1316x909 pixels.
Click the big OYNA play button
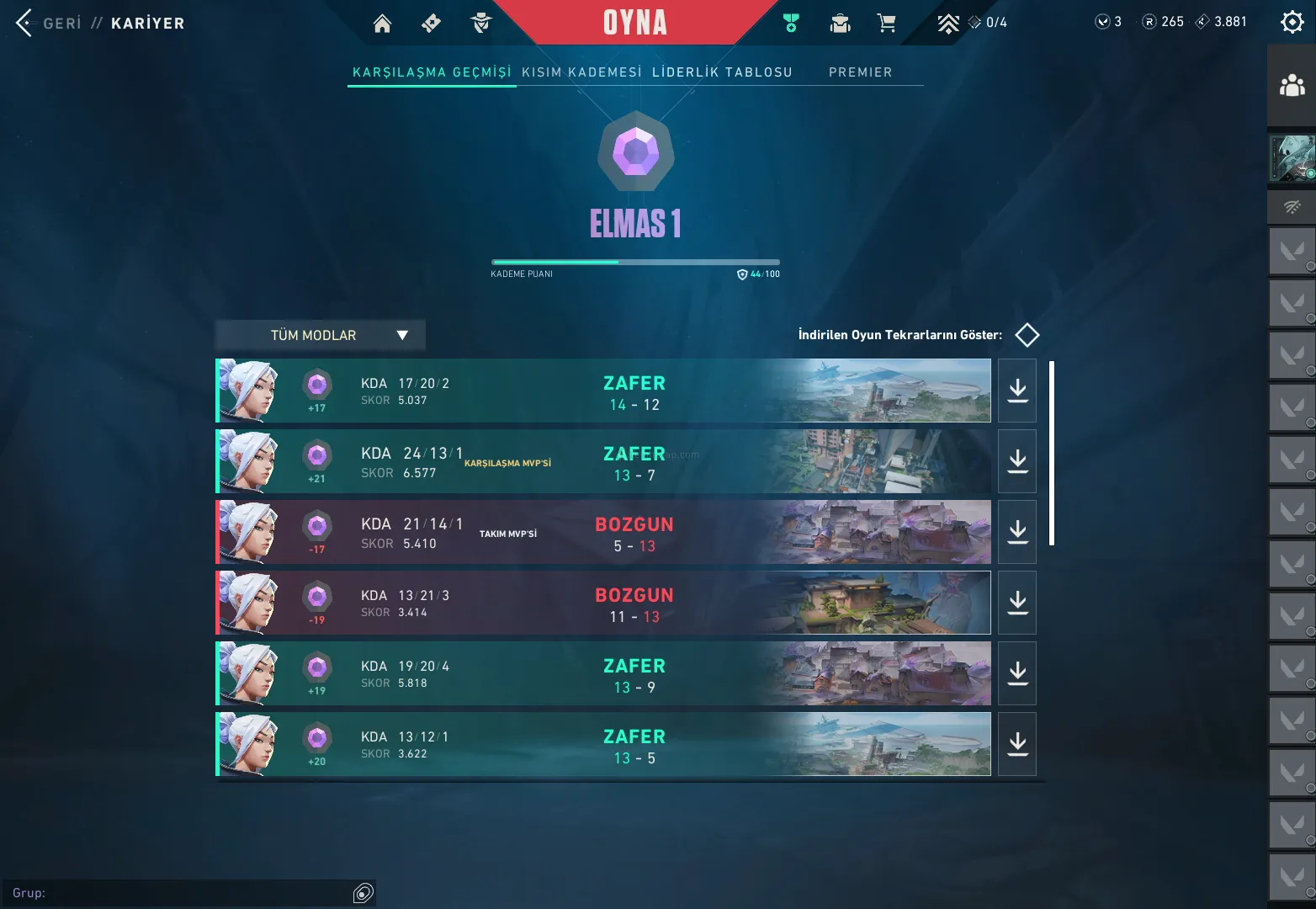634,23
